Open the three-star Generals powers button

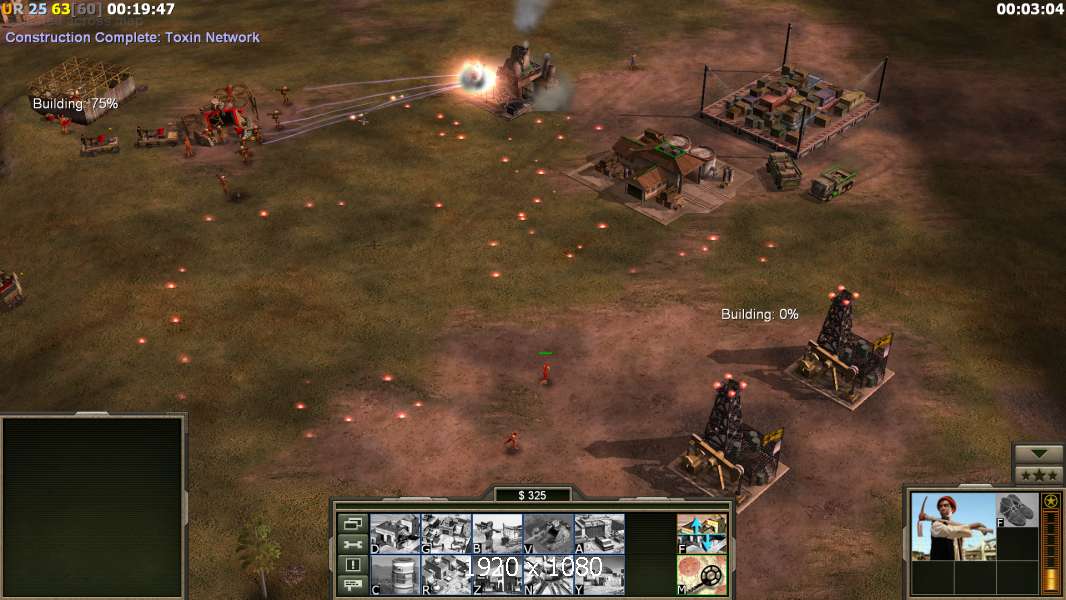coord(1039,475)
